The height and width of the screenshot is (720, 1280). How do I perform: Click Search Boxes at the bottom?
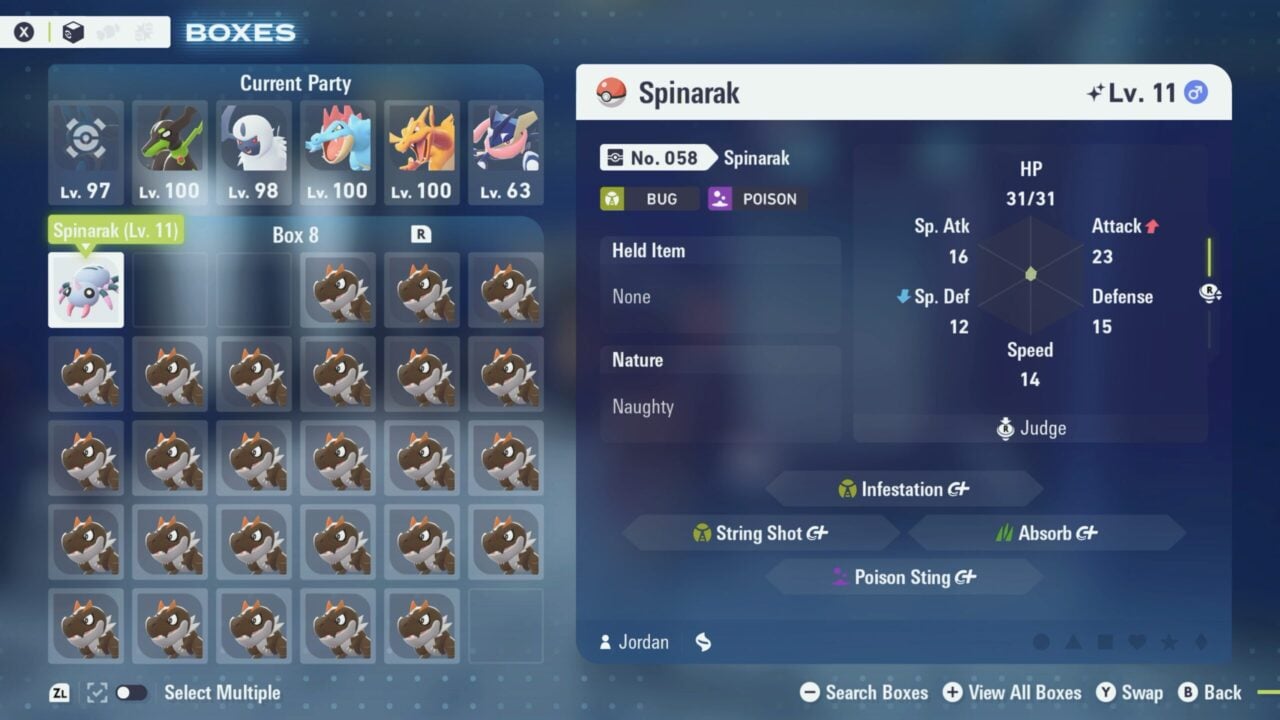coord(875,692)
